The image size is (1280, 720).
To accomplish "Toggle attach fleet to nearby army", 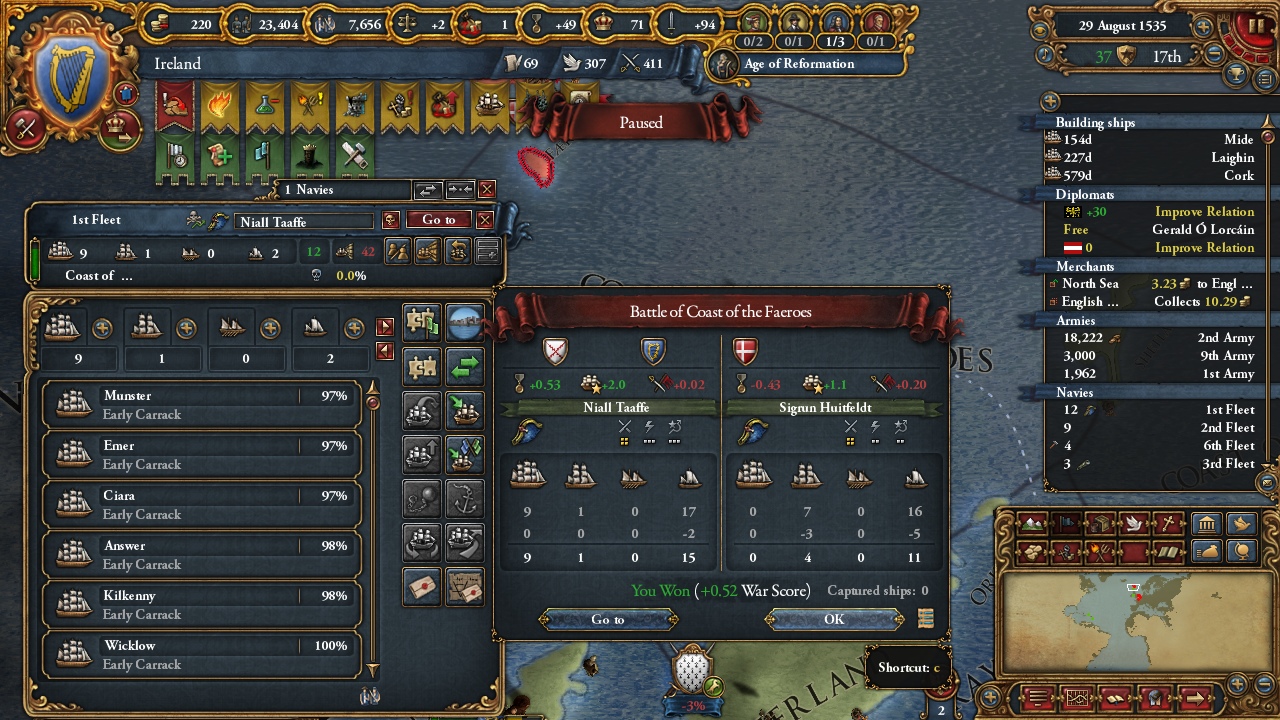I will point(421,322).
